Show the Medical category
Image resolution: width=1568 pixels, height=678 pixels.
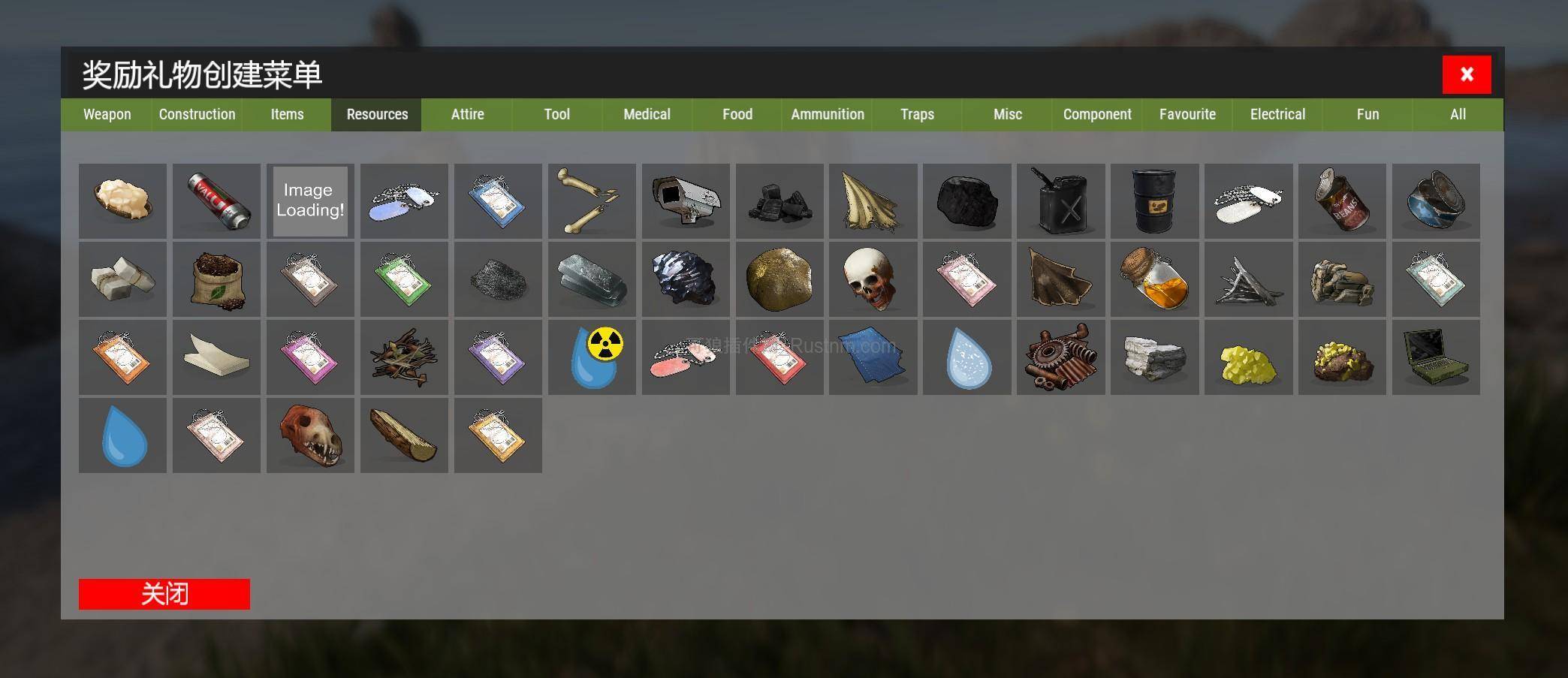point(647,114)
